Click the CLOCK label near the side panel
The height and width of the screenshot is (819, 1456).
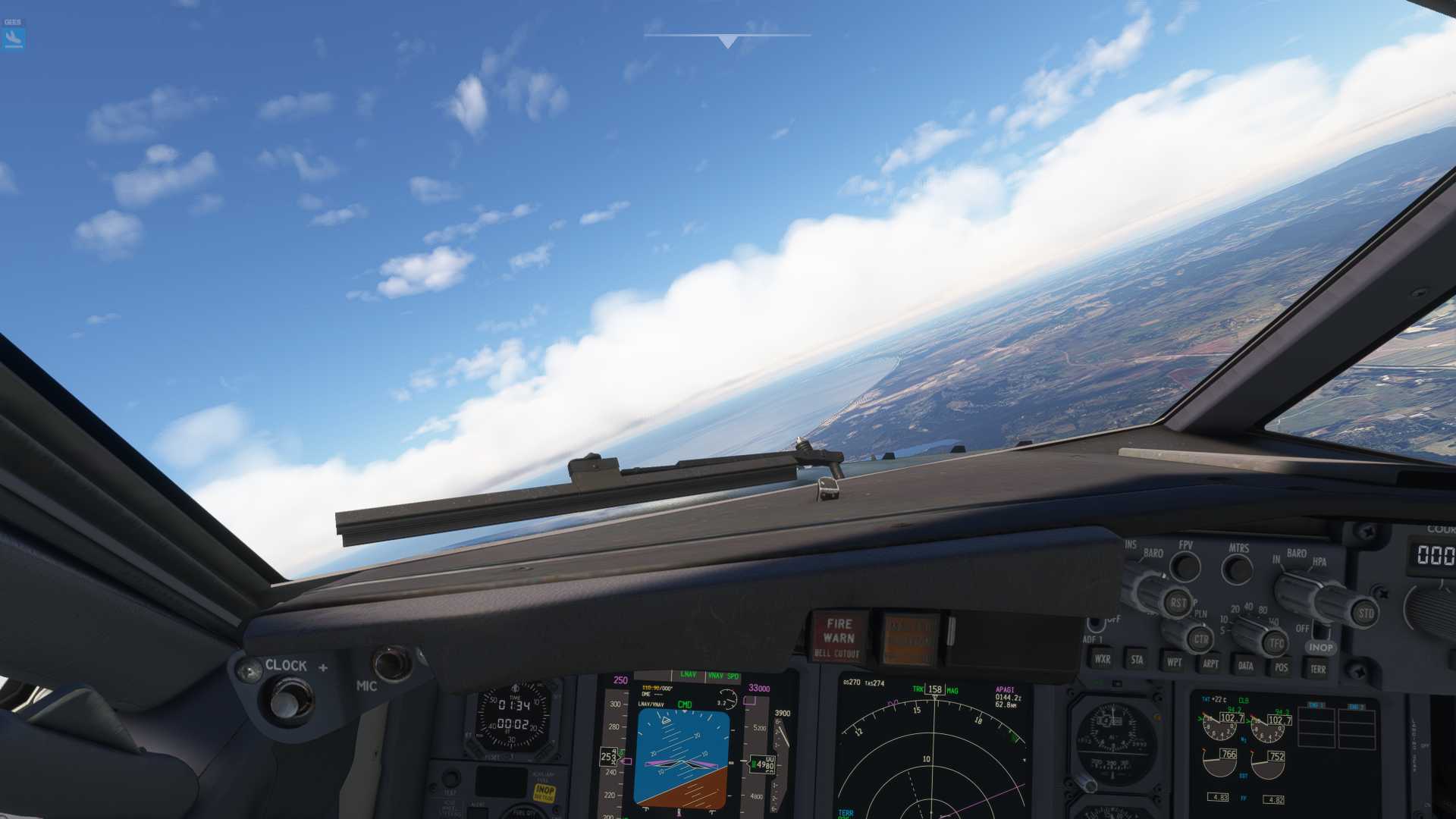click(x=287, y=666)
